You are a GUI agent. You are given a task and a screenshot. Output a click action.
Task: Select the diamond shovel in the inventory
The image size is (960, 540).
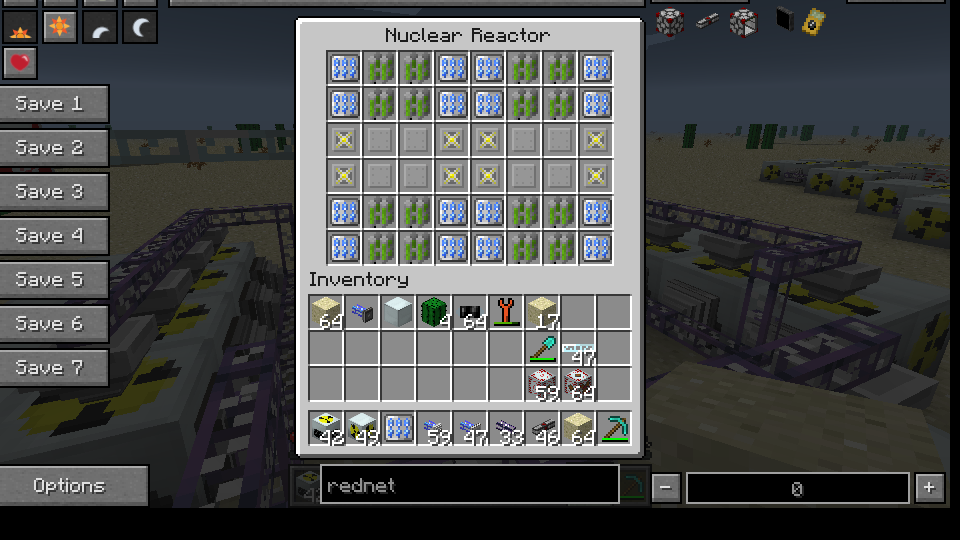coord(542,349)
